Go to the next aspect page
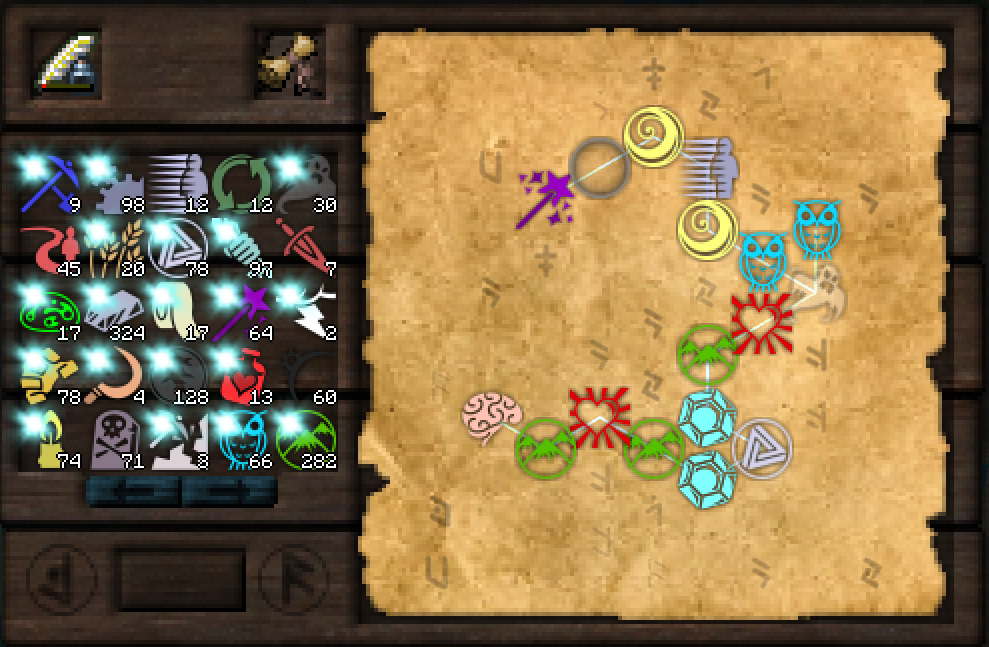The height and width of the screenshot is (647, 989). coord(228,491)
